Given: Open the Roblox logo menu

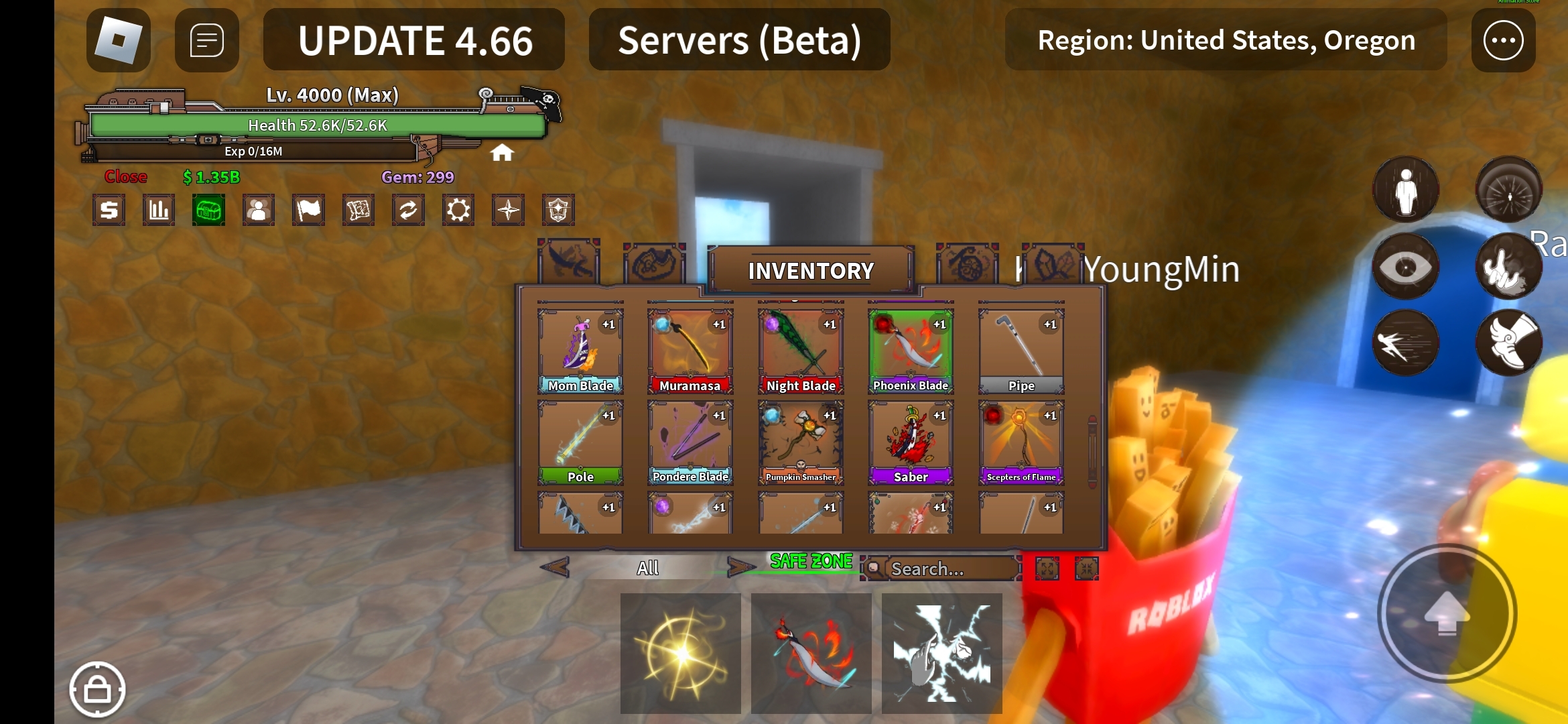Looking at the screenshot, I should point(119,40).
